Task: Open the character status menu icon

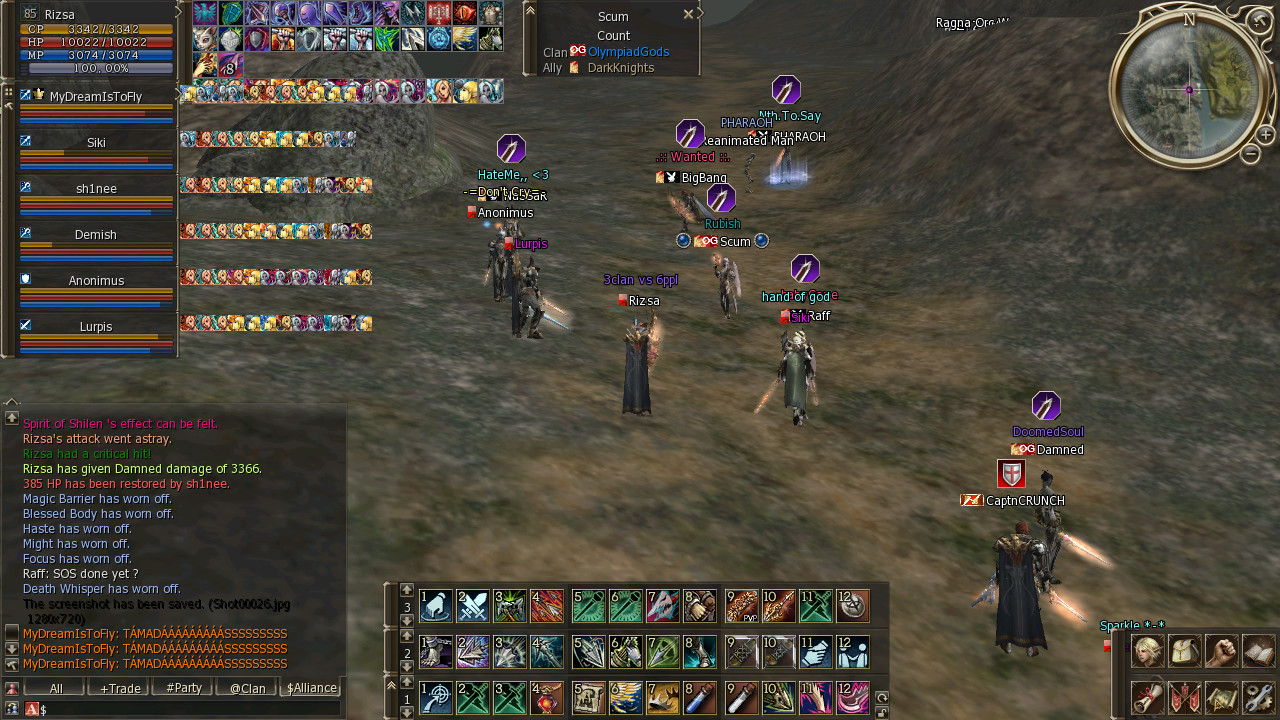Action: 1147,651
